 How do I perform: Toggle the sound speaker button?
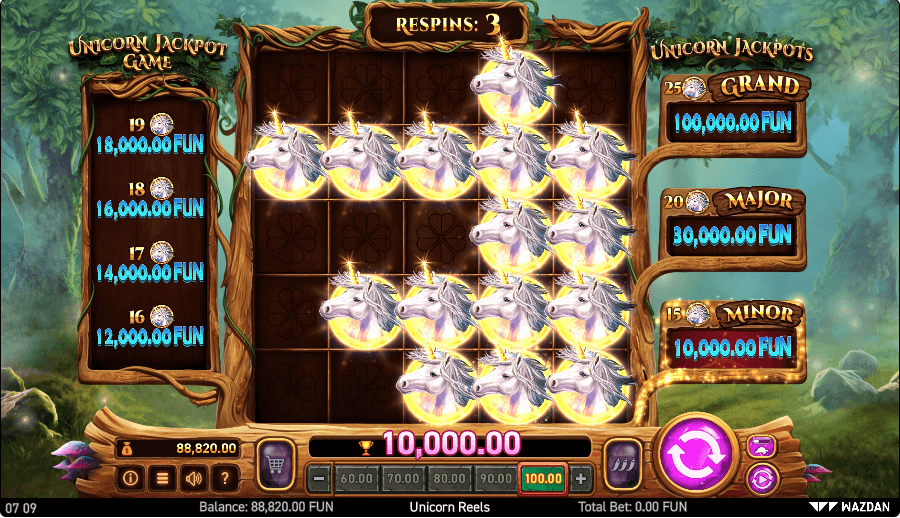191,478
